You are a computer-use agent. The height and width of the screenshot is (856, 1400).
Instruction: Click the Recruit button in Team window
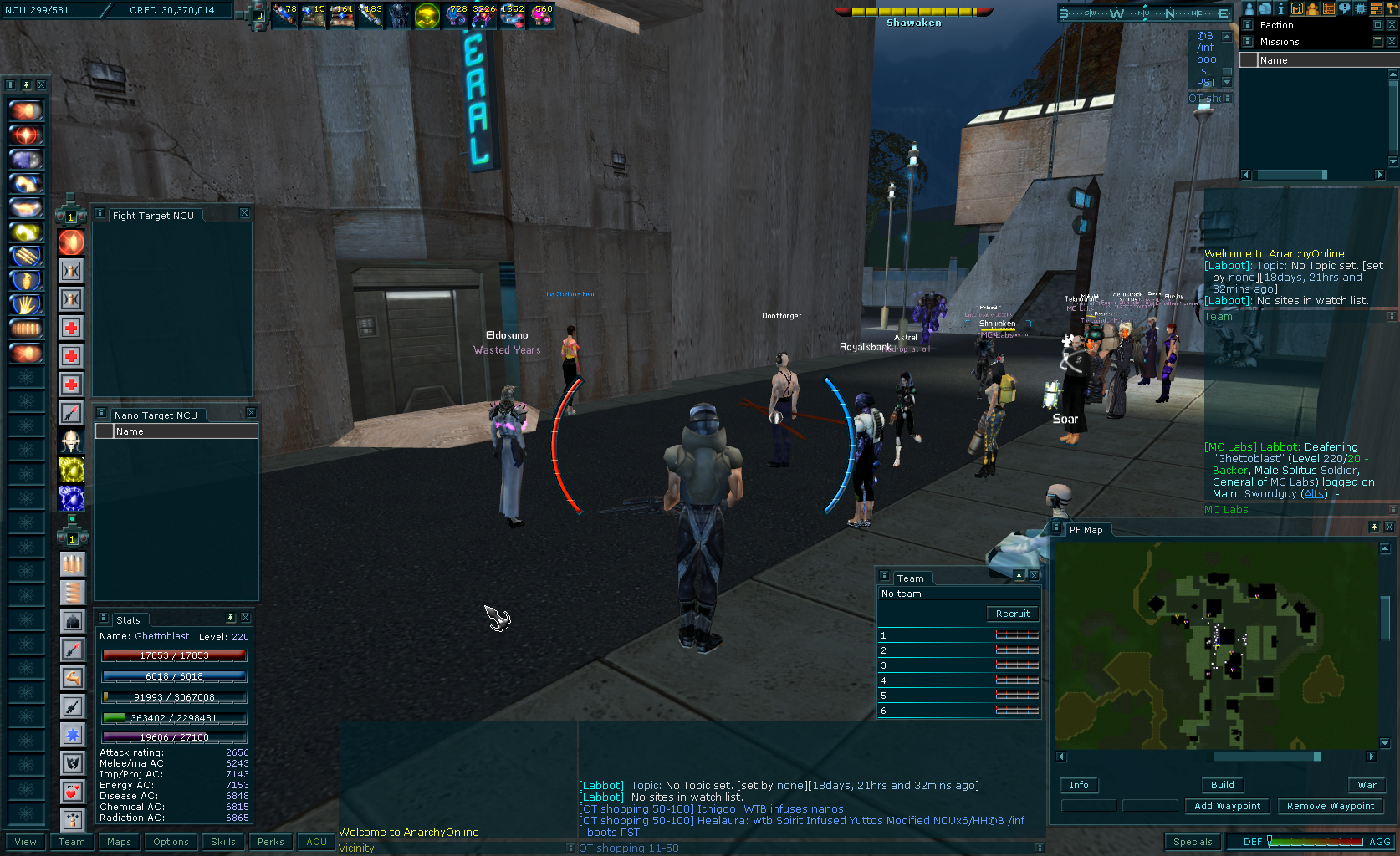click(1013, 614)
